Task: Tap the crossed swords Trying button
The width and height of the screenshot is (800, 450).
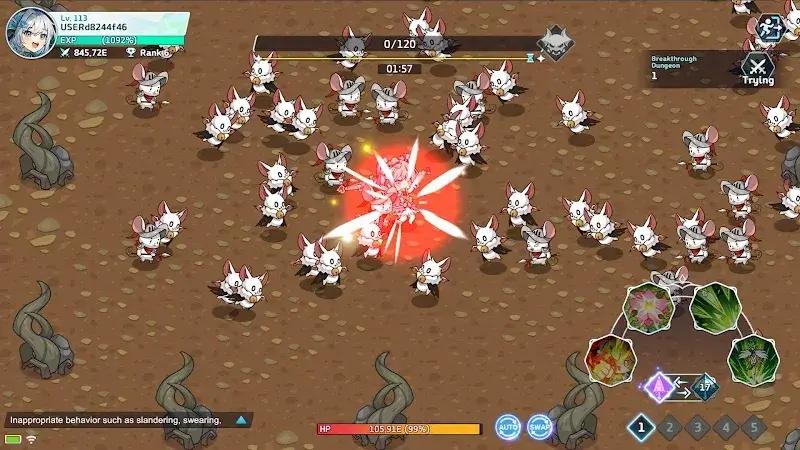Action: click(757, 68)
